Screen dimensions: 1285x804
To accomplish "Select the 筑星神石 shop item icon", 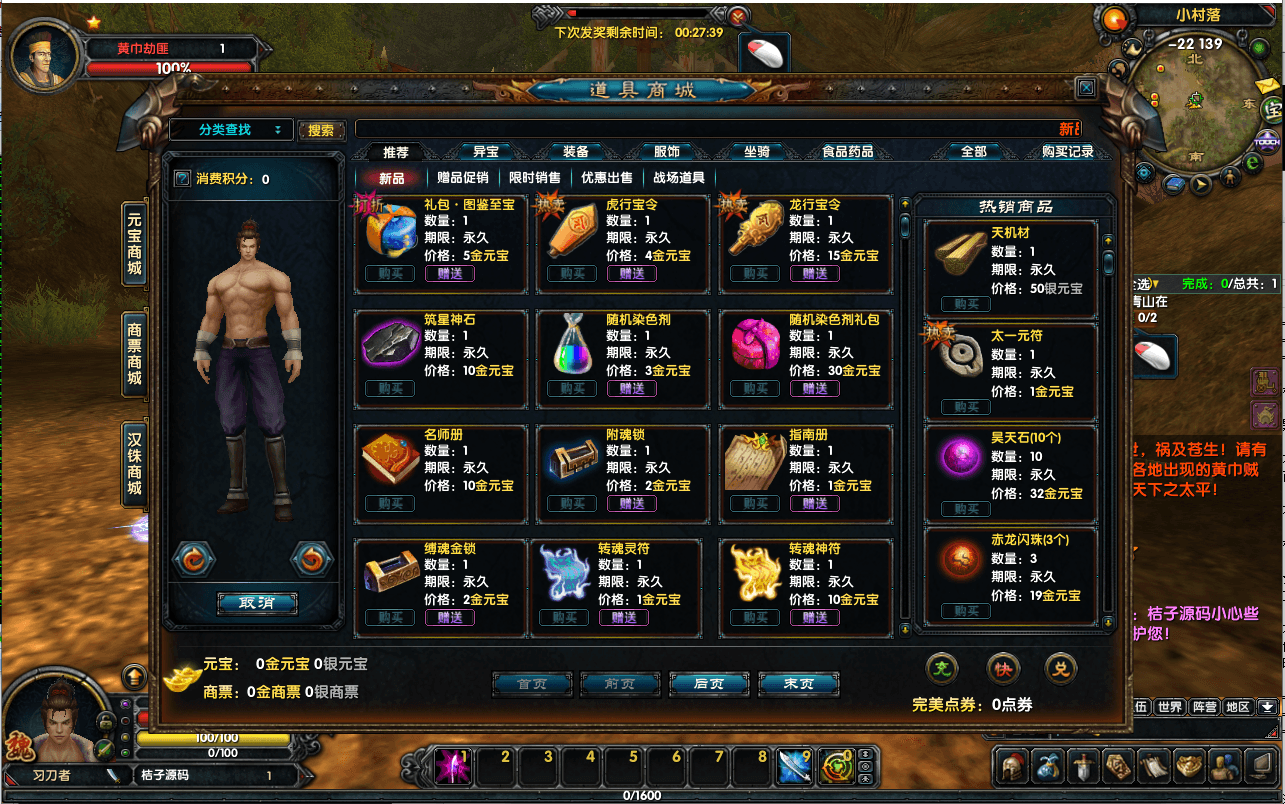I will click(391, 344).
